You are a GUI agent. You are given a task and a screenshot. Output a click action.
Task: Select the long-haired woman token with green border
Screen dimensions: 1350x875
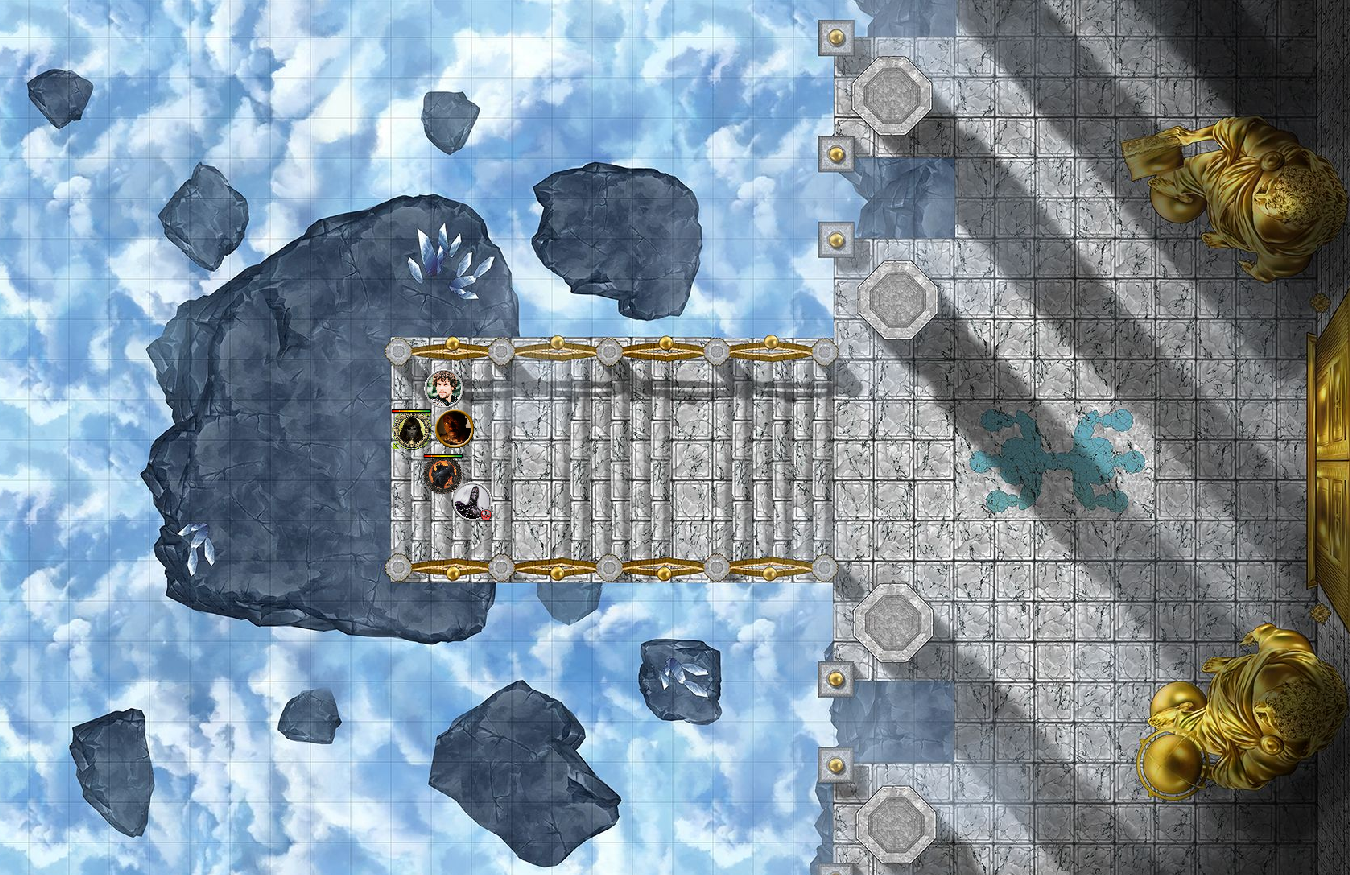tap(410, 430)
